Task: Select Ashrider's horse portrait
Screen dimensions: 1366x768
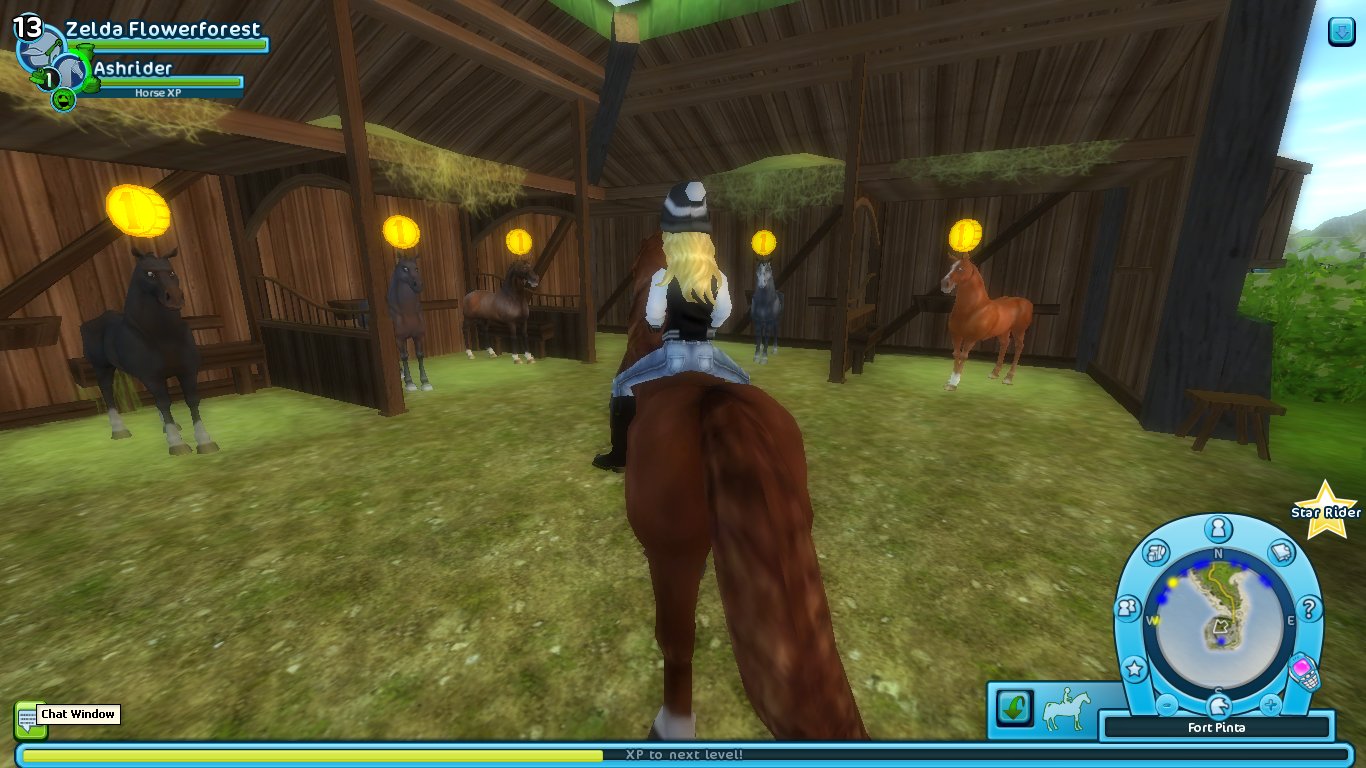Action: [69, 73]
